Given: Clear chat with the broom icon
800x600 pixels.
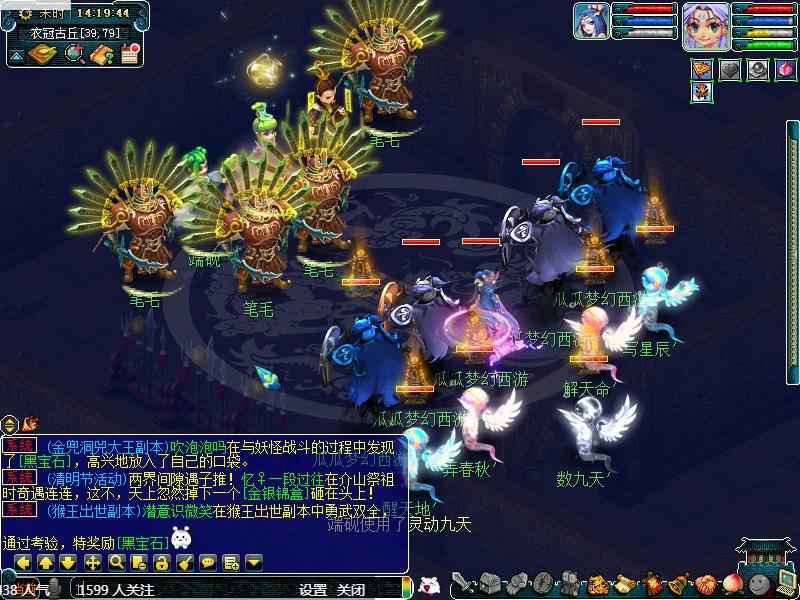Looking at the screenshot, I should click(x=186, y=562).
